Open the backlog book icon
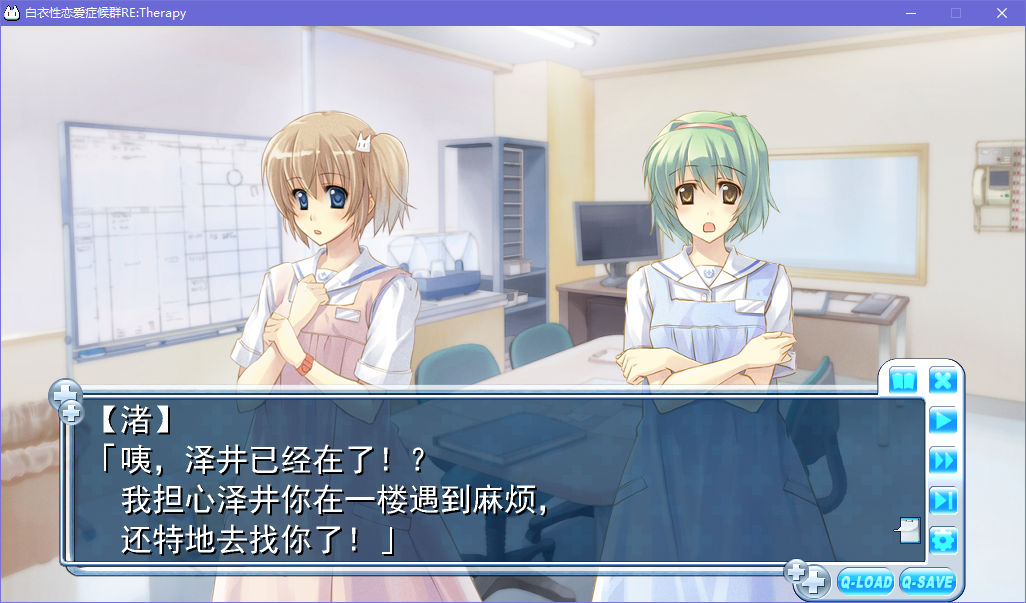The image size is (1026, 603). pos(903,381)
